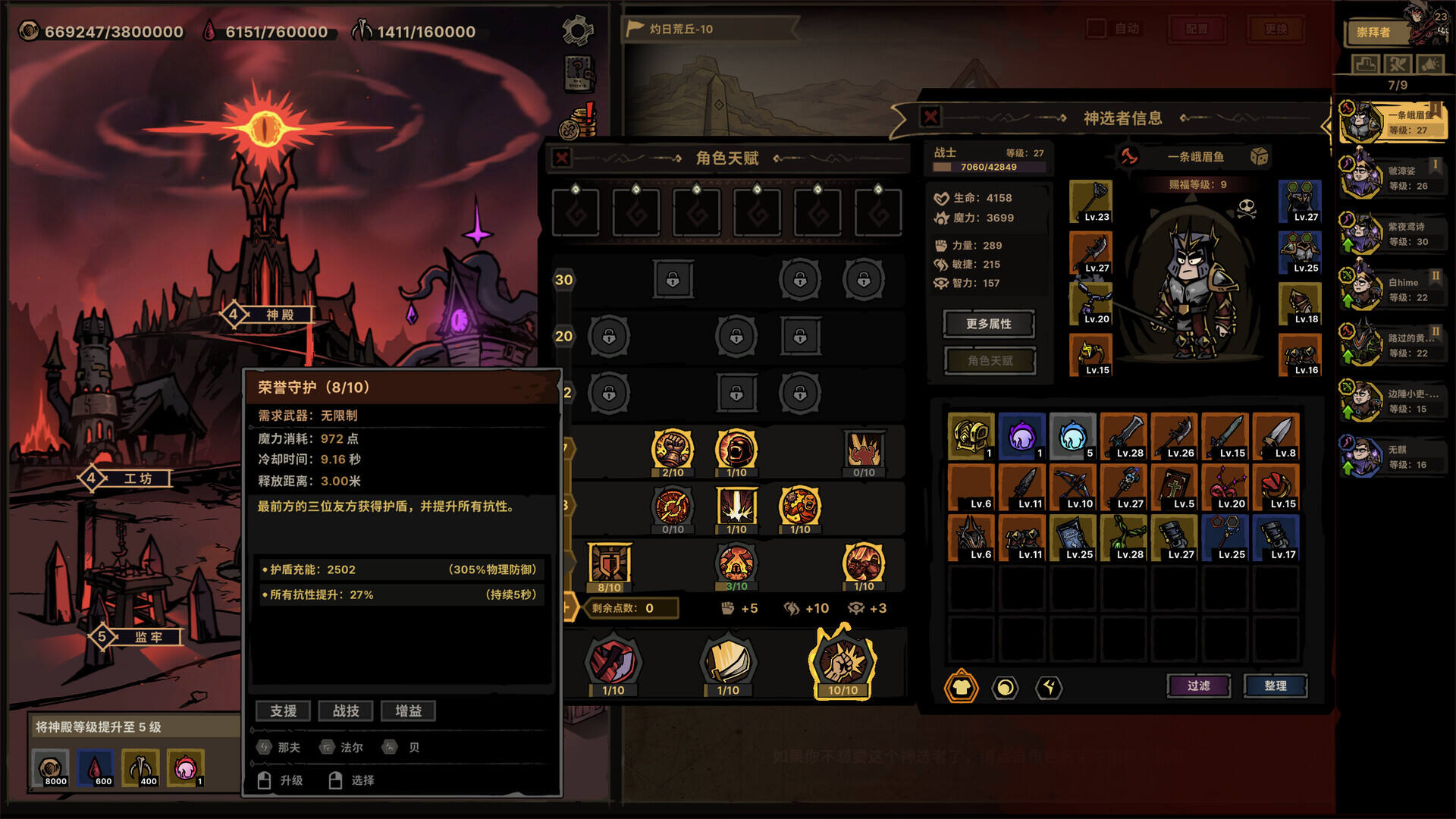Select the rune filter icon in inventory
This screenshot has height=819, width=1456.
1049,689
